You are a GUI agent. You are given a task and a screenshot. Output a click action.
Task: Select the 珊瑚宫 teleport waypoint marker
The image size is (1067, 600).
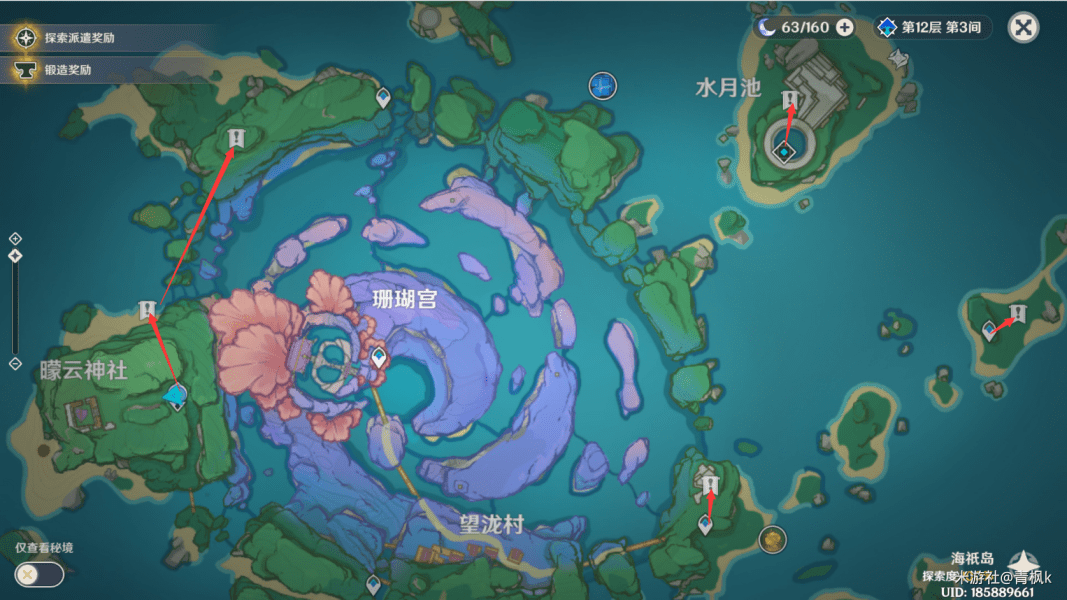(379, 357)
